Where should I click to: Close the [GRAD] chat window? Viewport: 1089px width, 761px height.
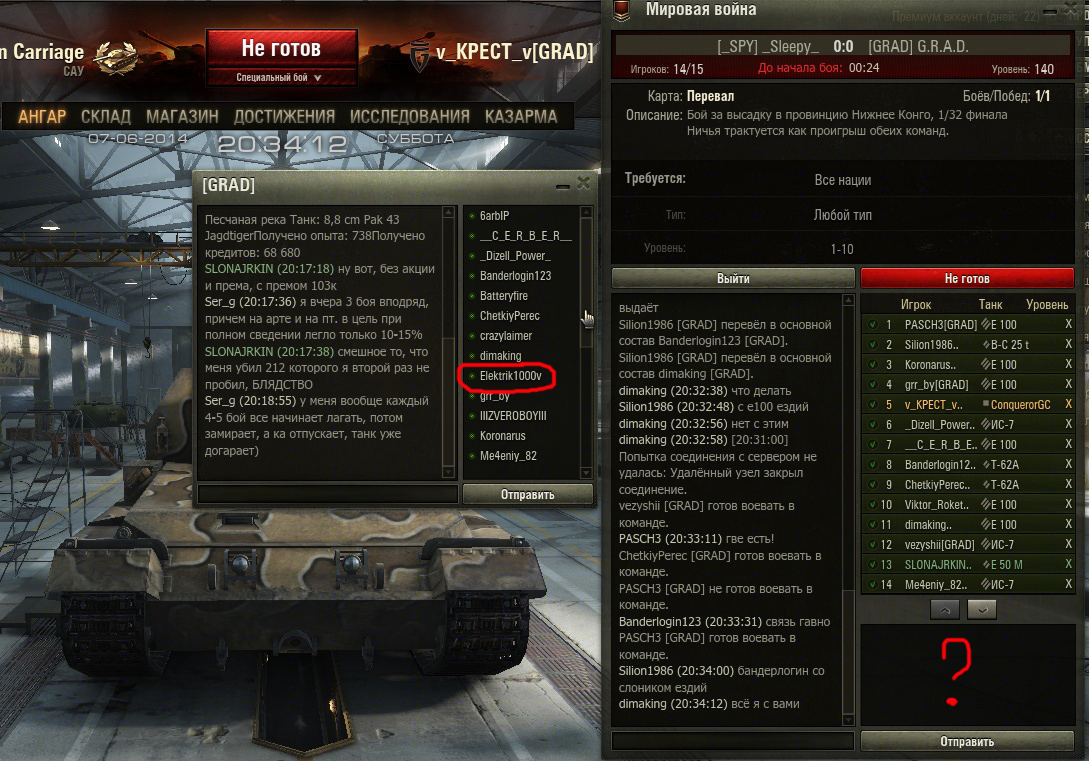[584, 184]
